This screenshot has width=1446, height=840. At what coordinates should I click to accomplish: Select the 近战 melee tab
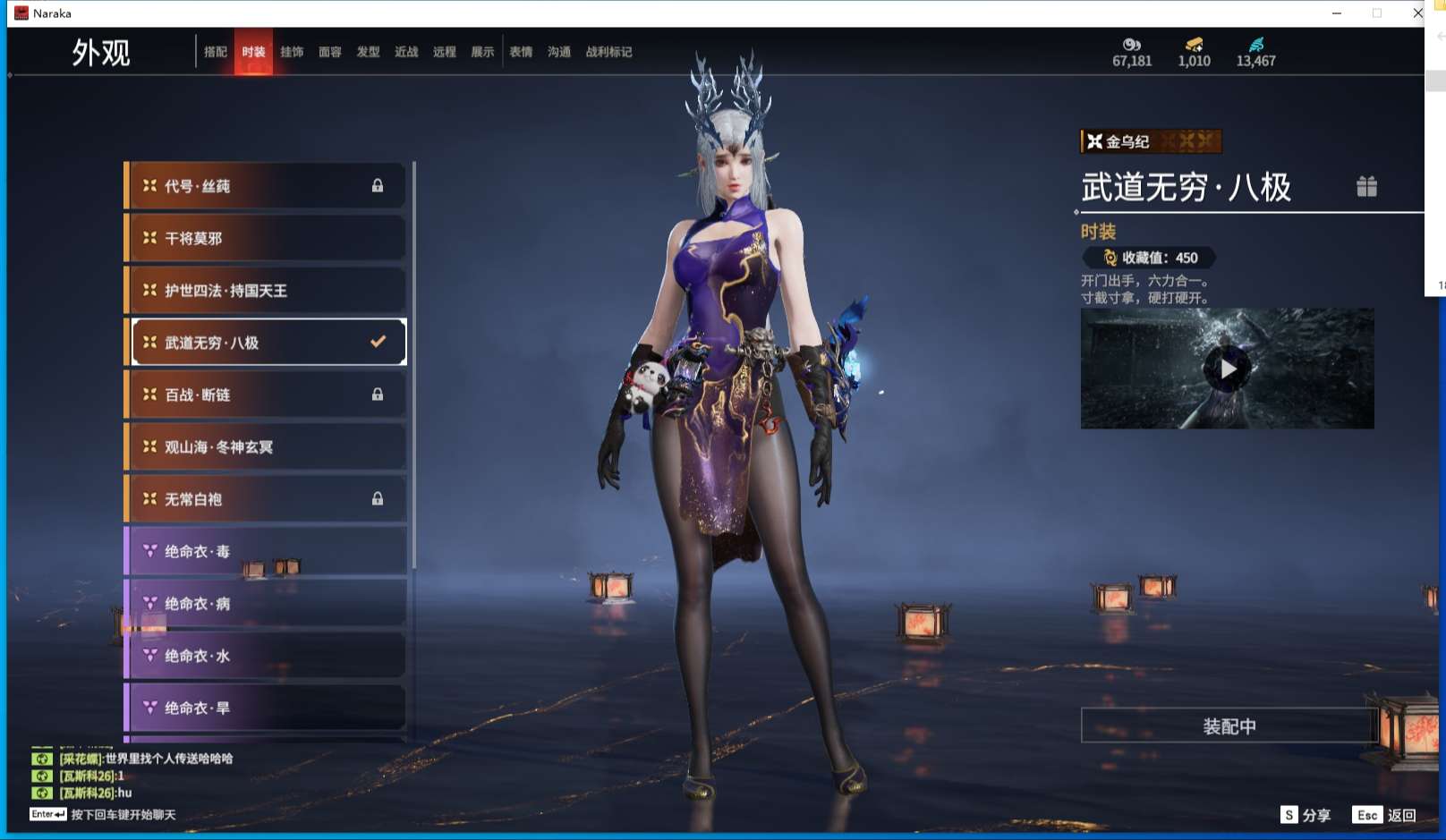(406, 52)
